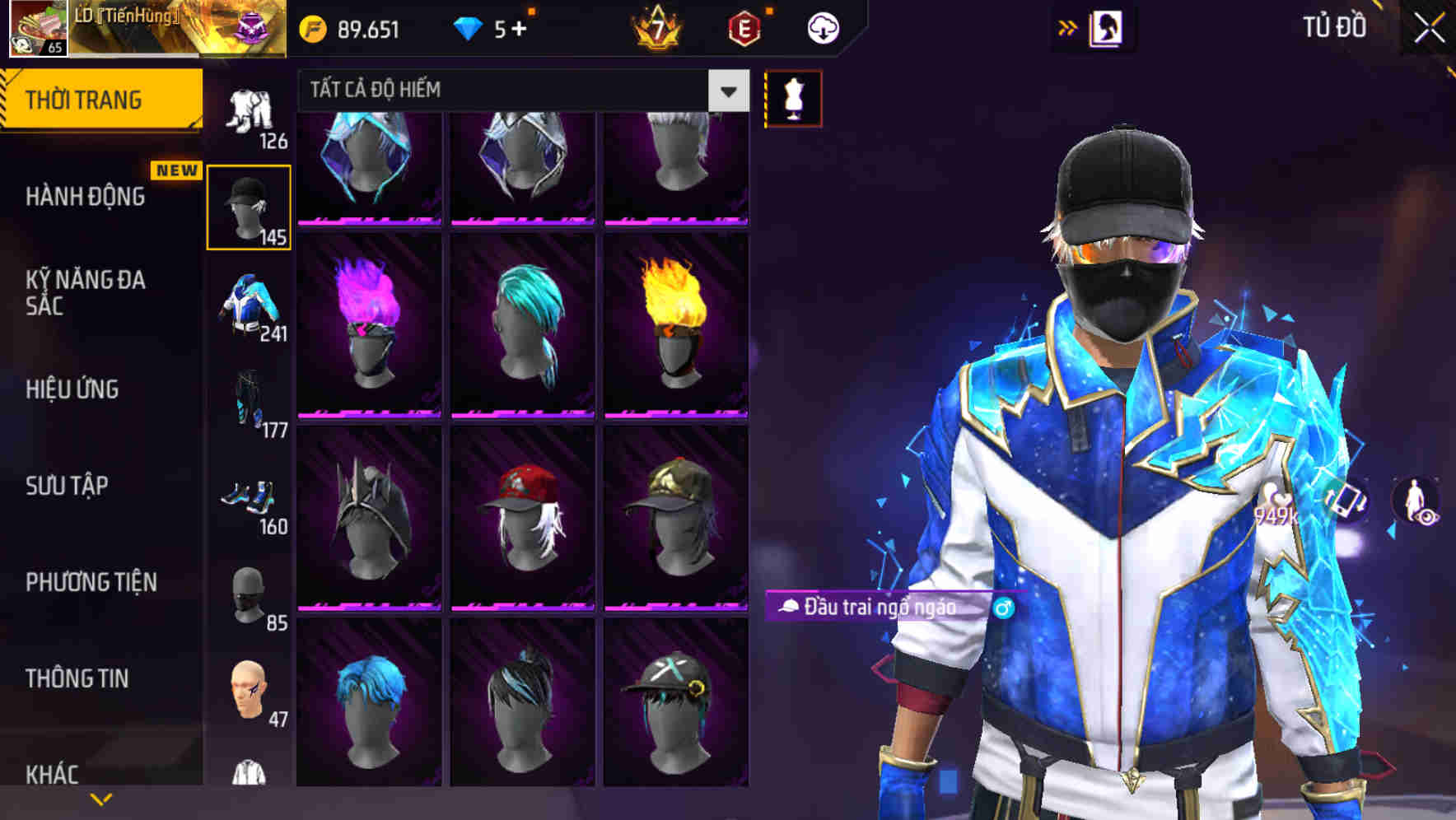1456x820 pixels.
Task: Expand the chevron below KHÁC in sidebar
Action: 99,800
